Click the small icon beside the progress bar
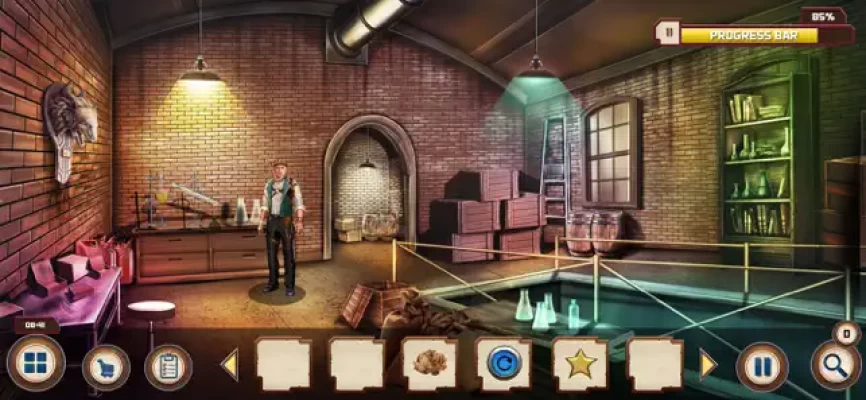 (667, 33)
